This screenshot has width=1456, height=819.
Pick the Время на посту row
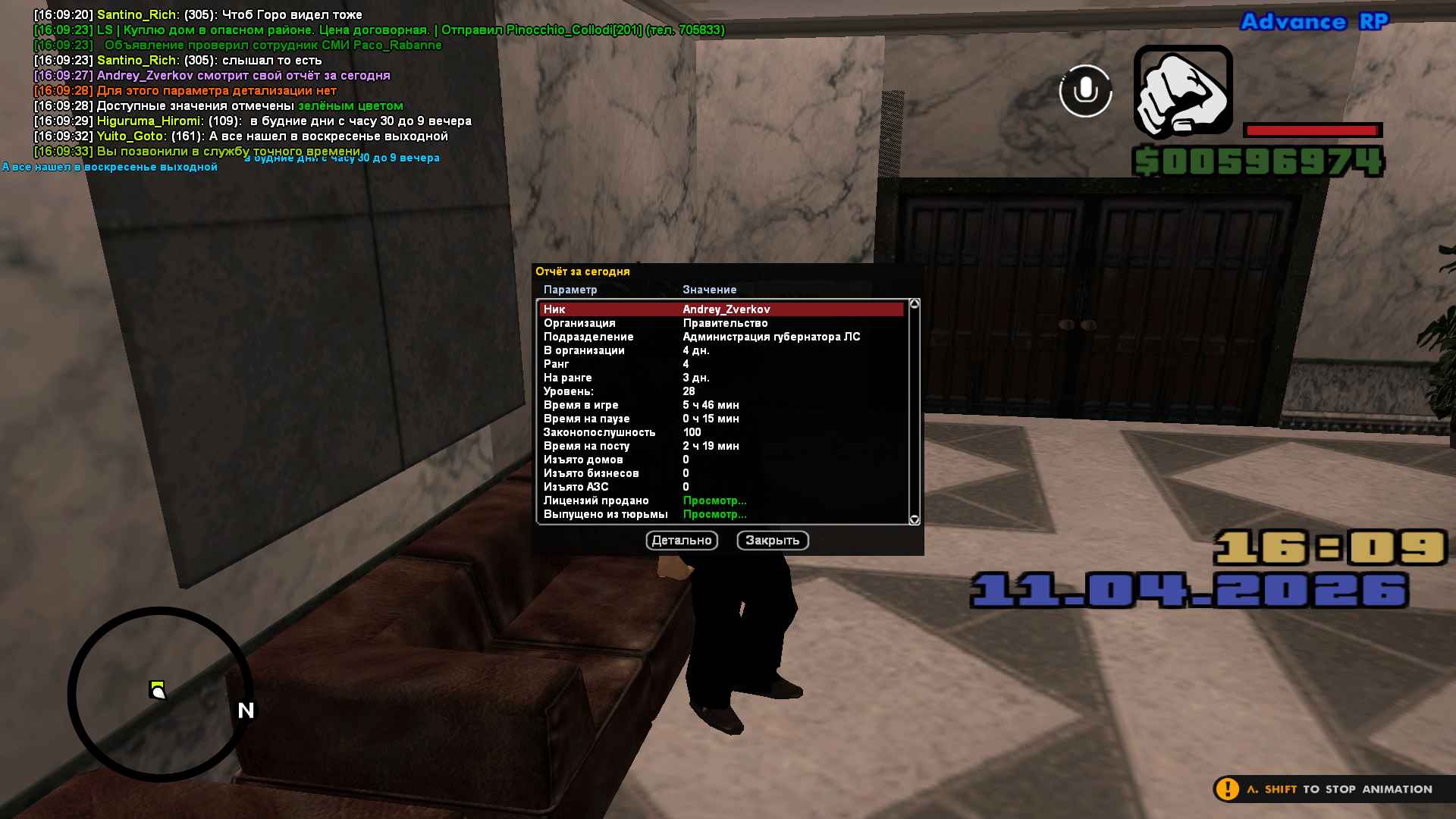point(720,446)
